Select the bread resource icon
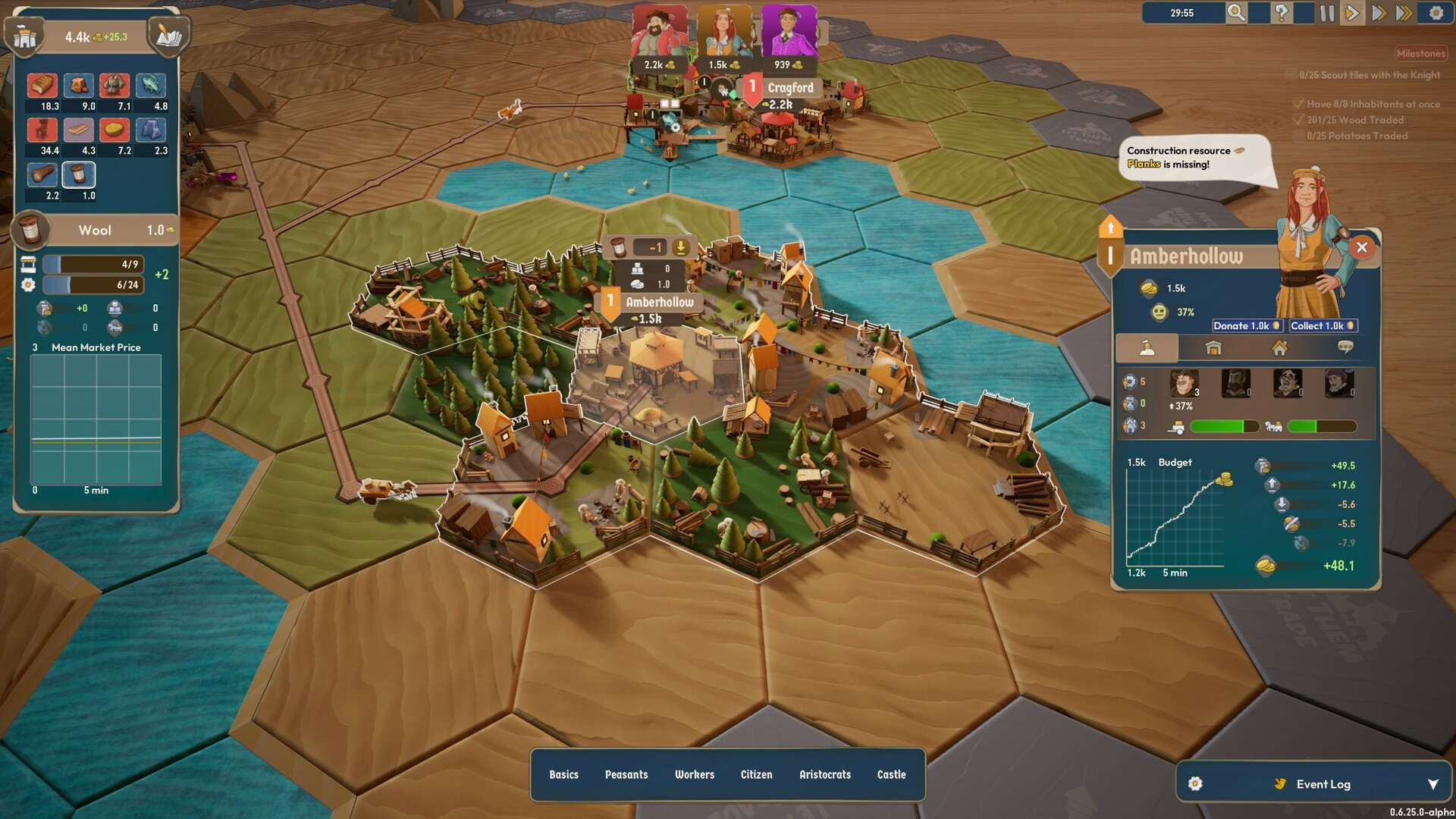The width and height of the screenshot is (1456, 819). pyautogui.click(x=42, y=86)
